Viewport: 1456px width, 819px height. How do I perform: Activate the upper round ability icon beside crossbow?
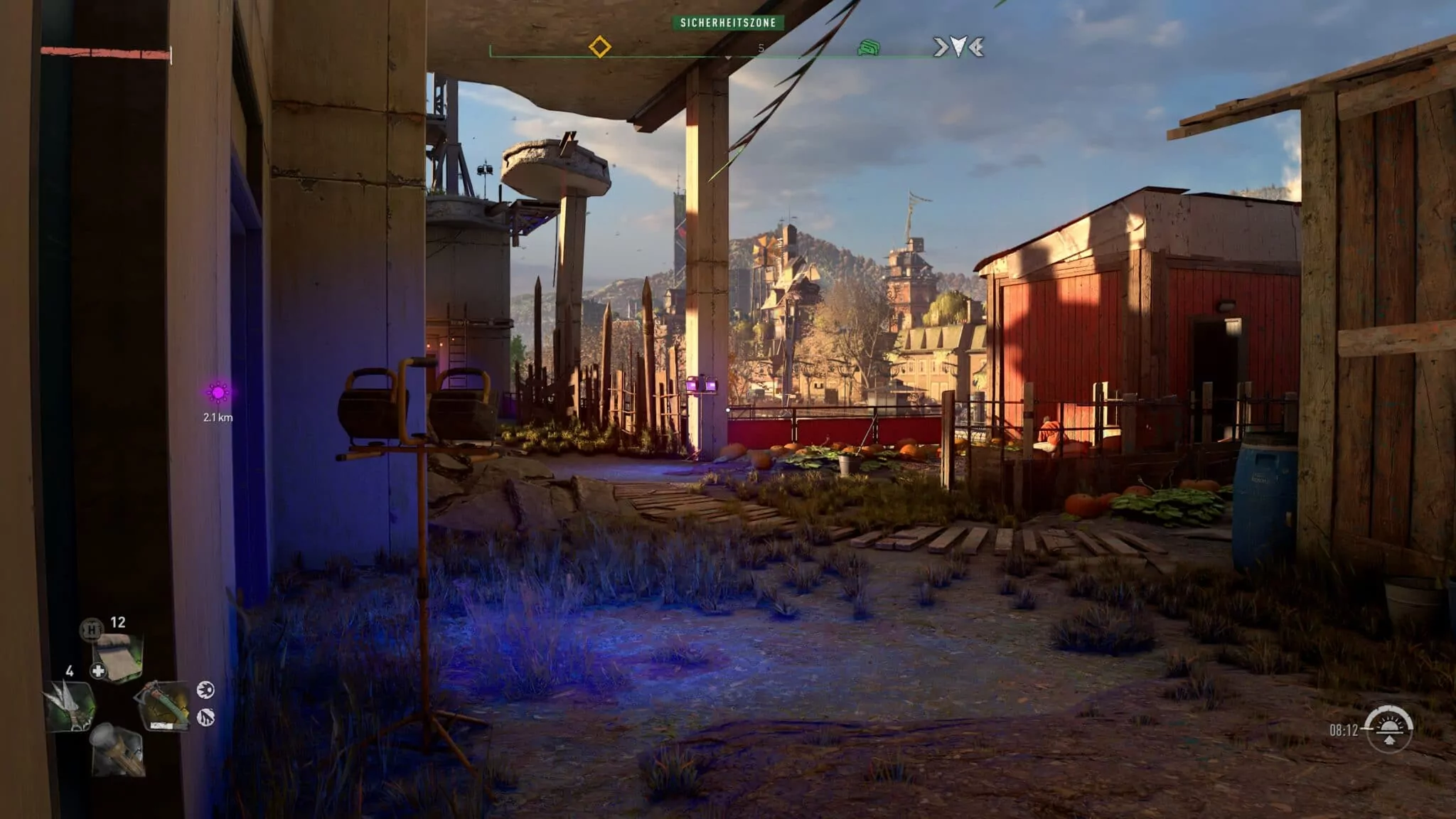coord(205,690)
